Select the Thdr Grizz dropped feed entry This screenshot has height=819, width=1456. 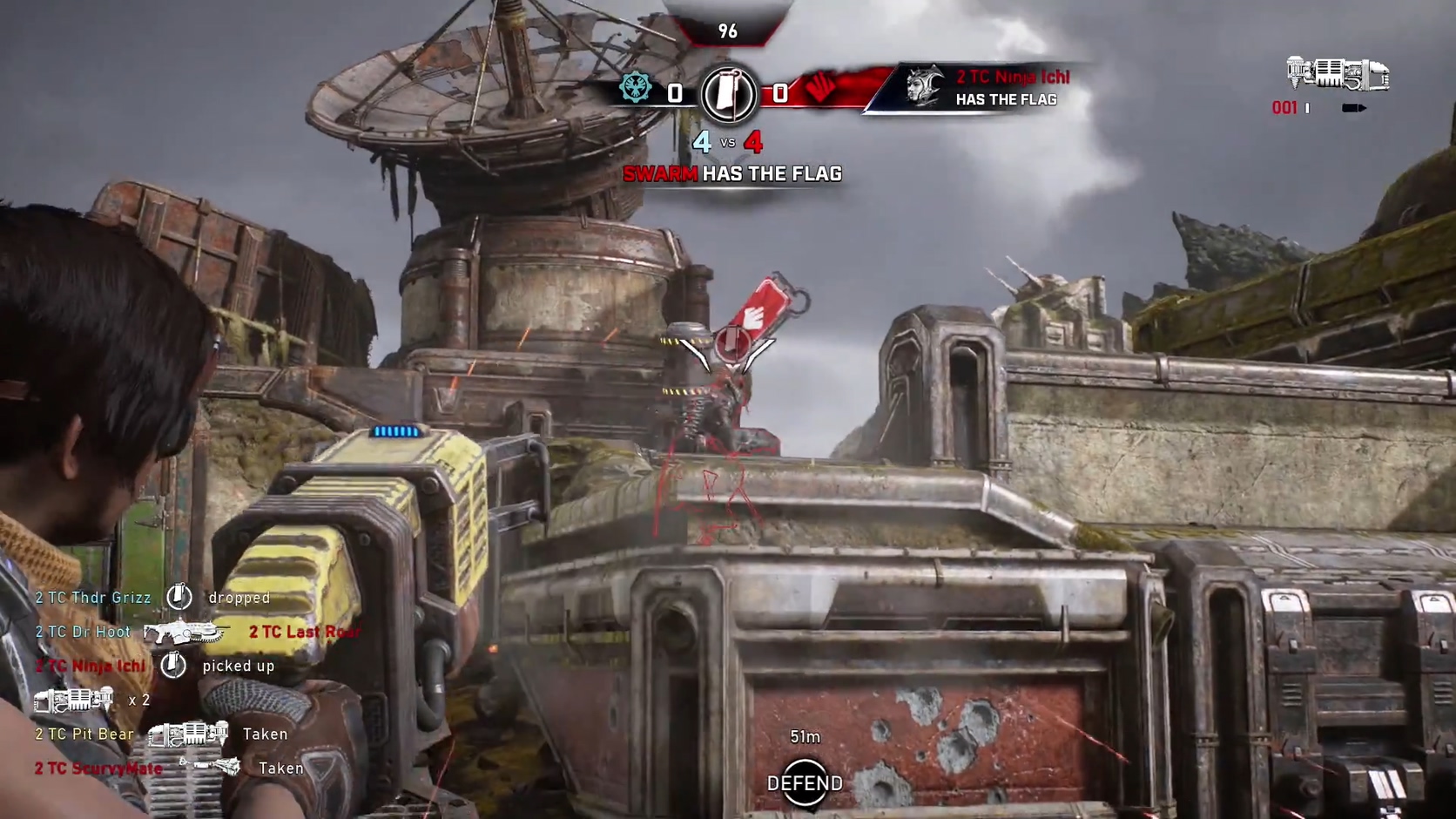click(152, 598)
